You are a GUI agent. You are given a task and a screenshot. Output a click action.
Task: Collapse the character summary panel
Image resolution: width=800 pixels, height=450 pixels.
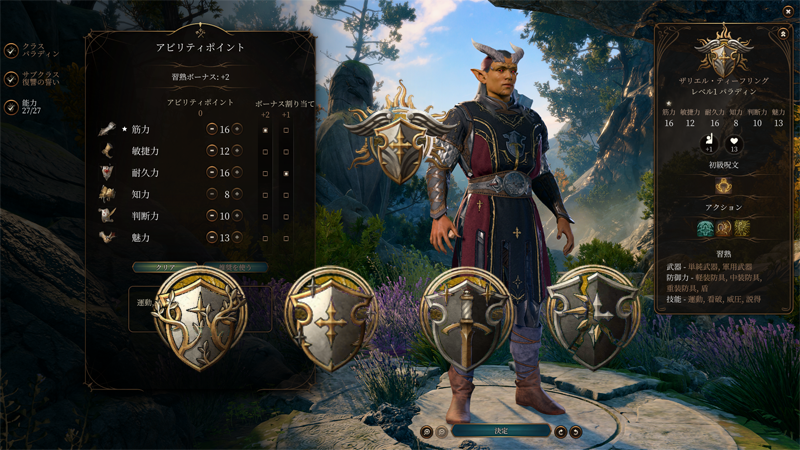tap(782, 33)
